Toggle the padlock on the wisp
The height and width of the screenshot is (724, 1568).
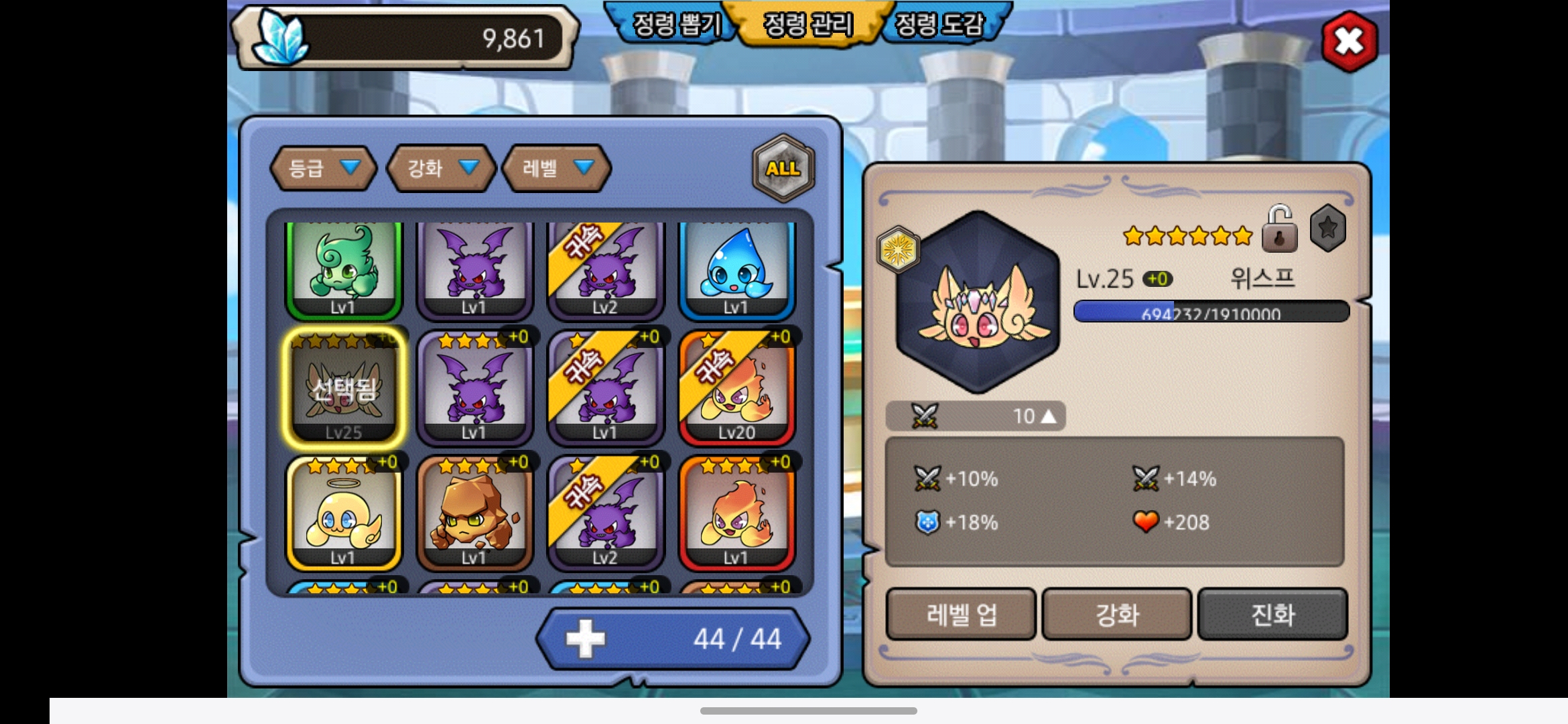1279,230
